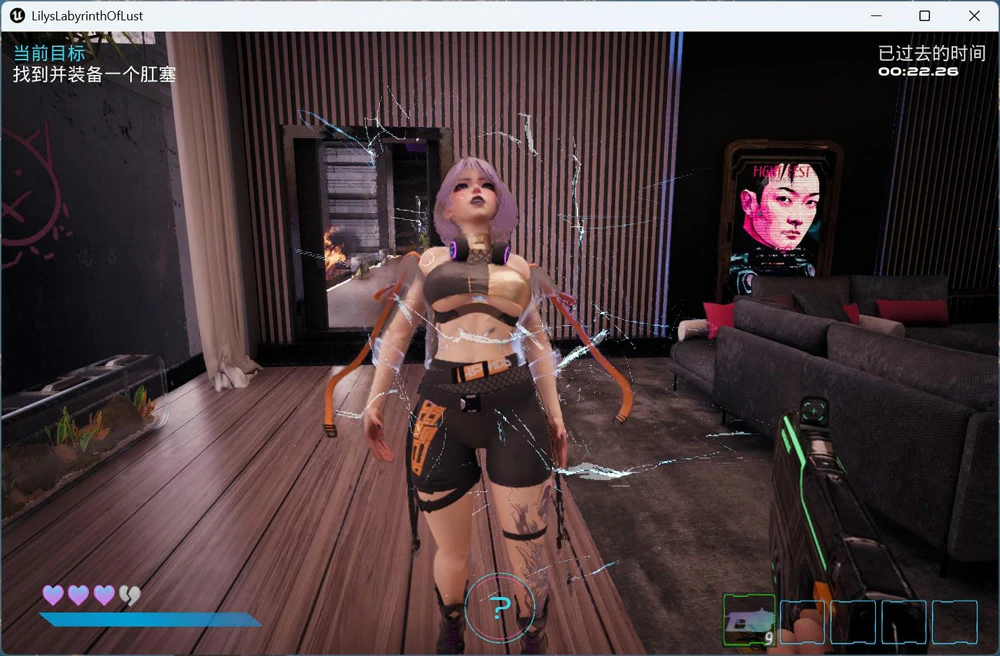This screenshot has width=1000, height=656.
Task: Select the pistol weapon hotbar slot
Action: tap(749, 620)
